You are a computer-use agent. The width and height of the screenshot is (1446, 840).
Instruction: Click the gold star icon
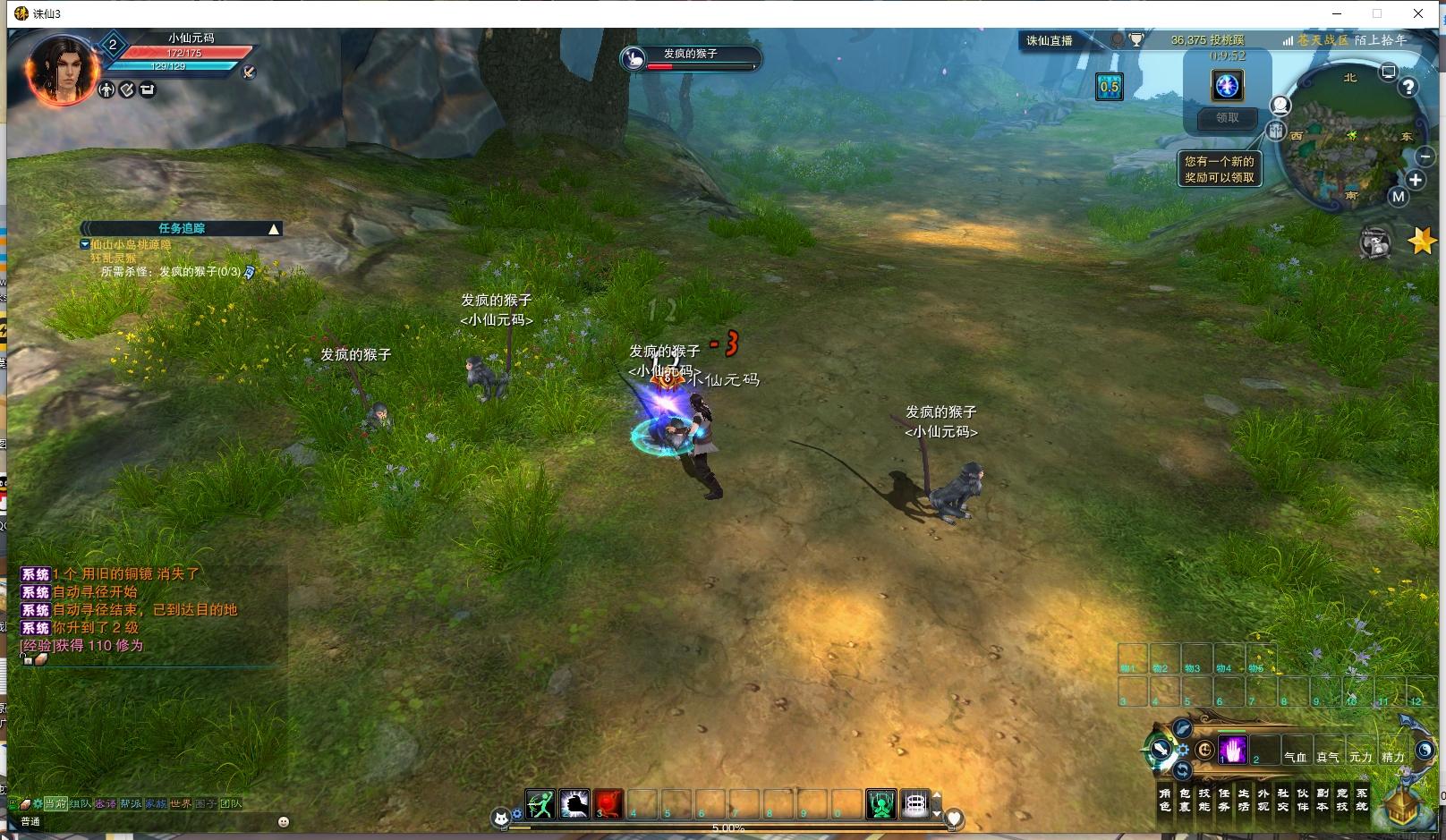click(x=1421, y=241)
